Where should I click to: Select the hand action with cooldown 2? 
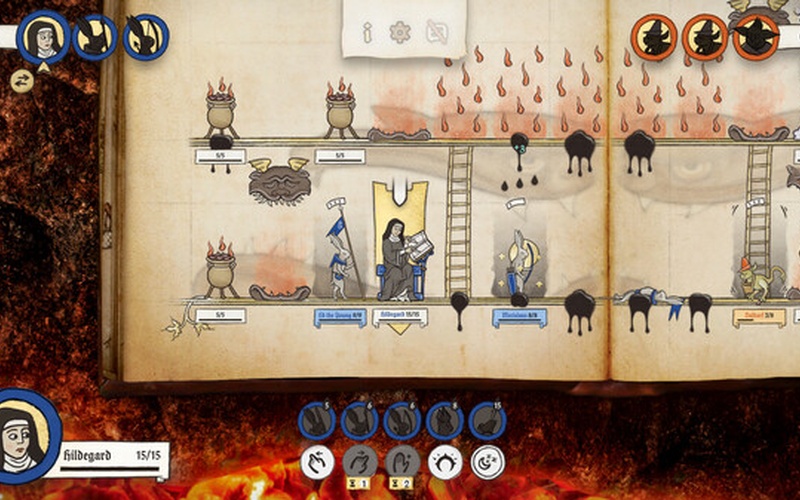pyautogui.click(x=402, y=462)
